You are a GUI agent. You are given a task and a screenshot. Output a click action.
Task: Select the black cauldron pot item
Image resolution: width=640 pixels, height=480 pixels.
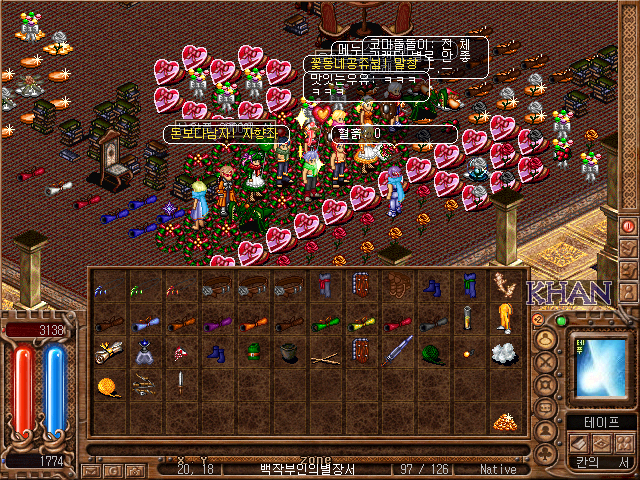(288, 353)
